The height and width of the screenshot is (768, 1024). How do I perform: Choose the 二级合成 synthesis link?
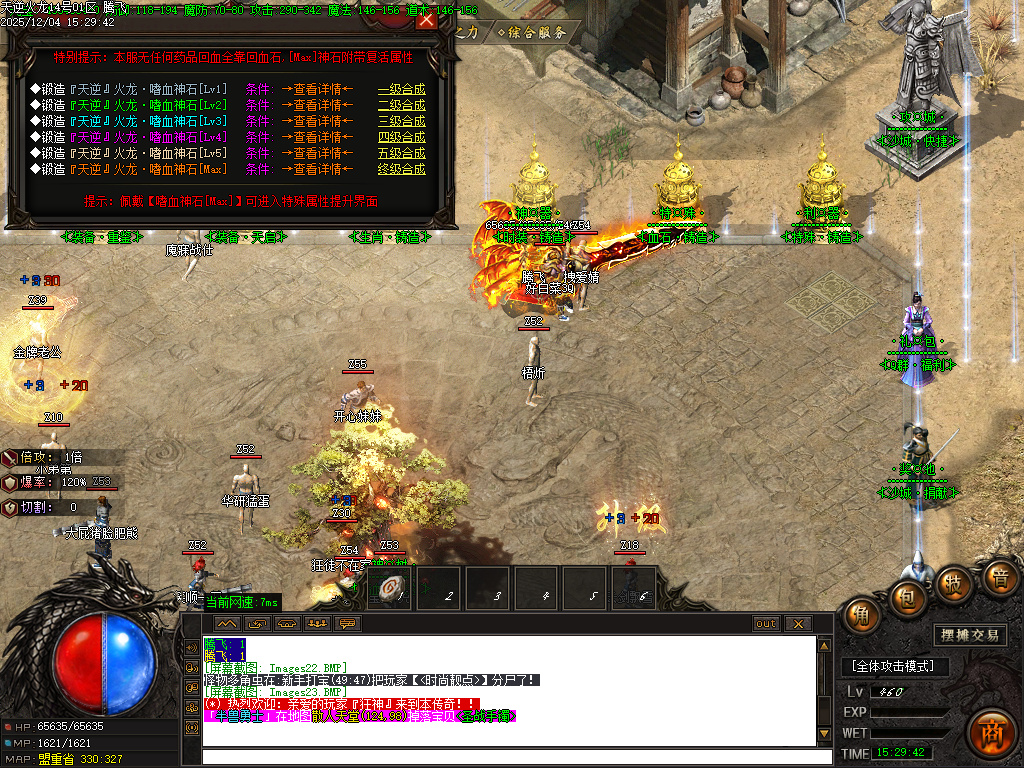pyautogui.click(x=401, y=105)
